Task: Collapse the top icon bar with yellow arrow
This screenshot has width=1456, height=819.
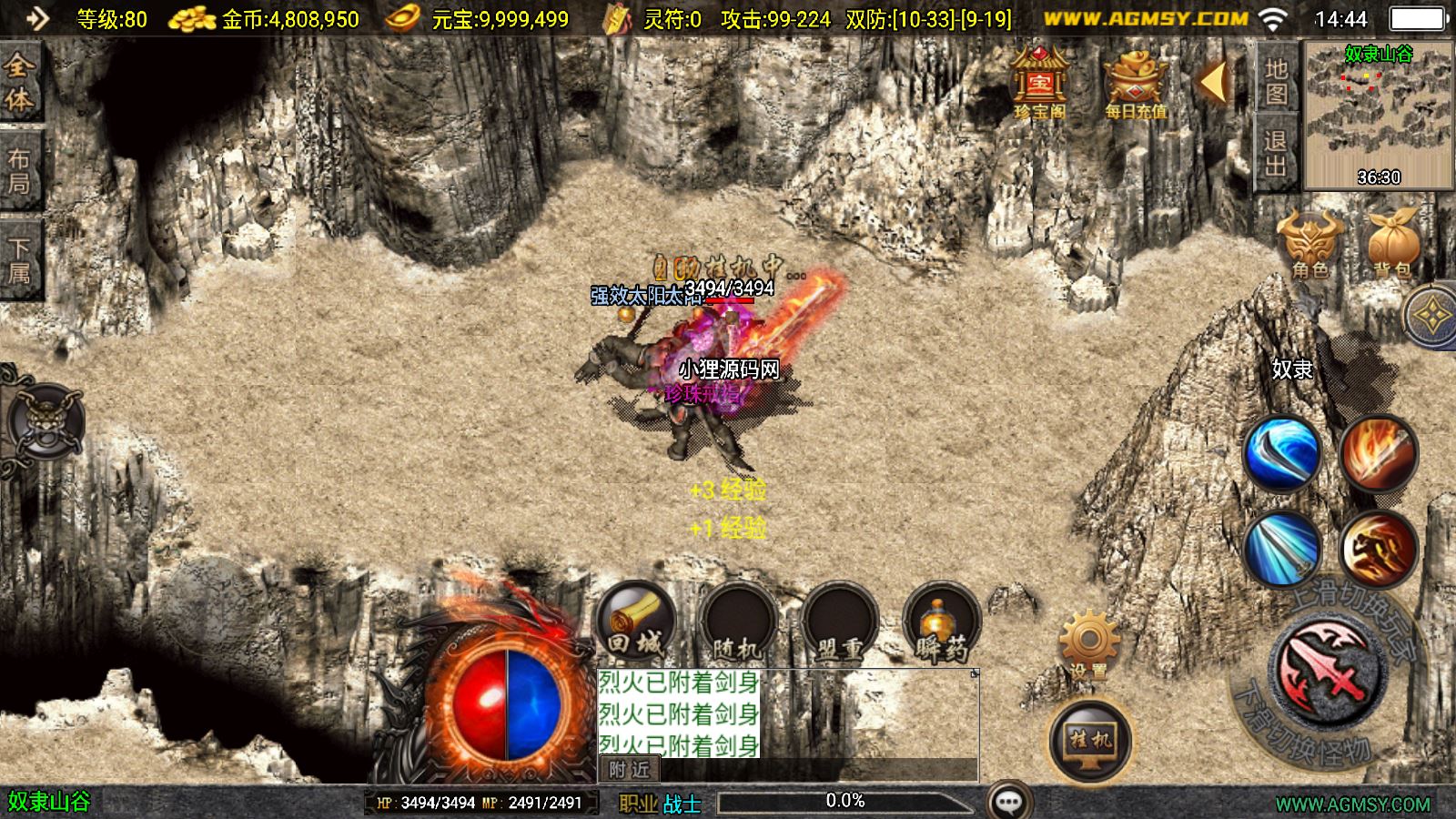Action: tap(1213, 82)
